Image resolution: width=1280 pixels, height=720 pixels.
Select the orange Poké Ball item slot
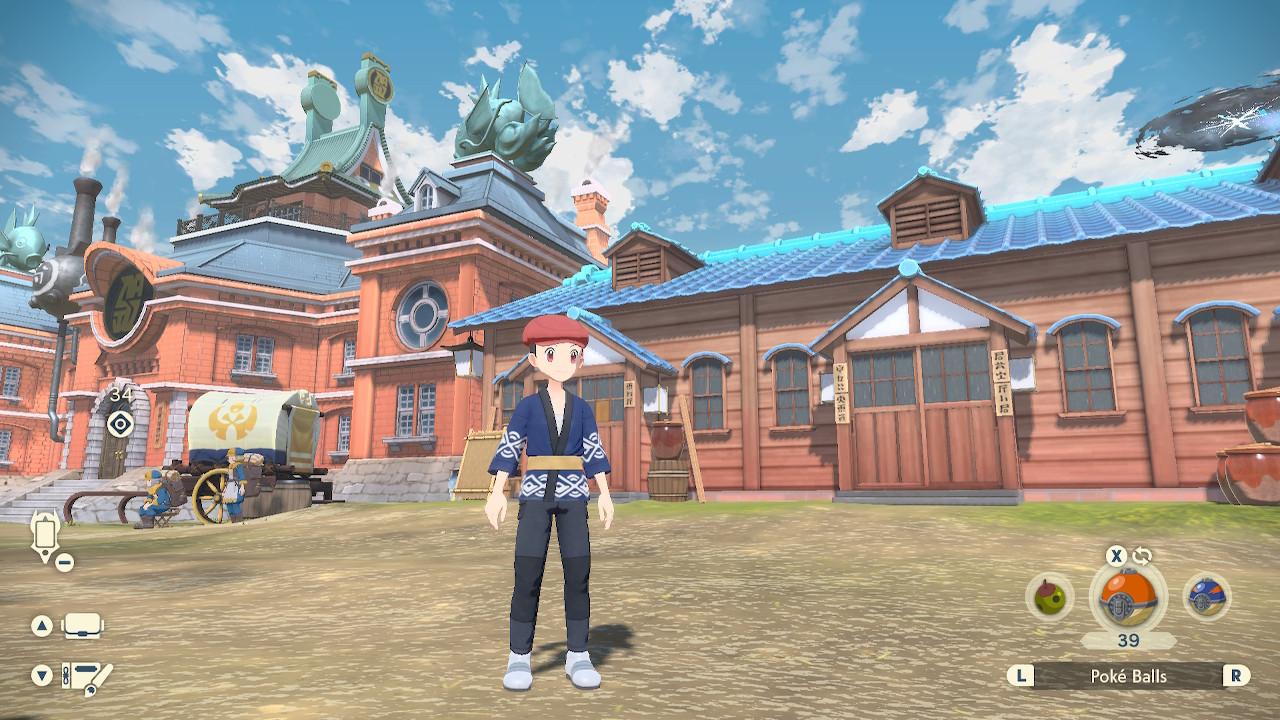click(x=1127, y=597)
